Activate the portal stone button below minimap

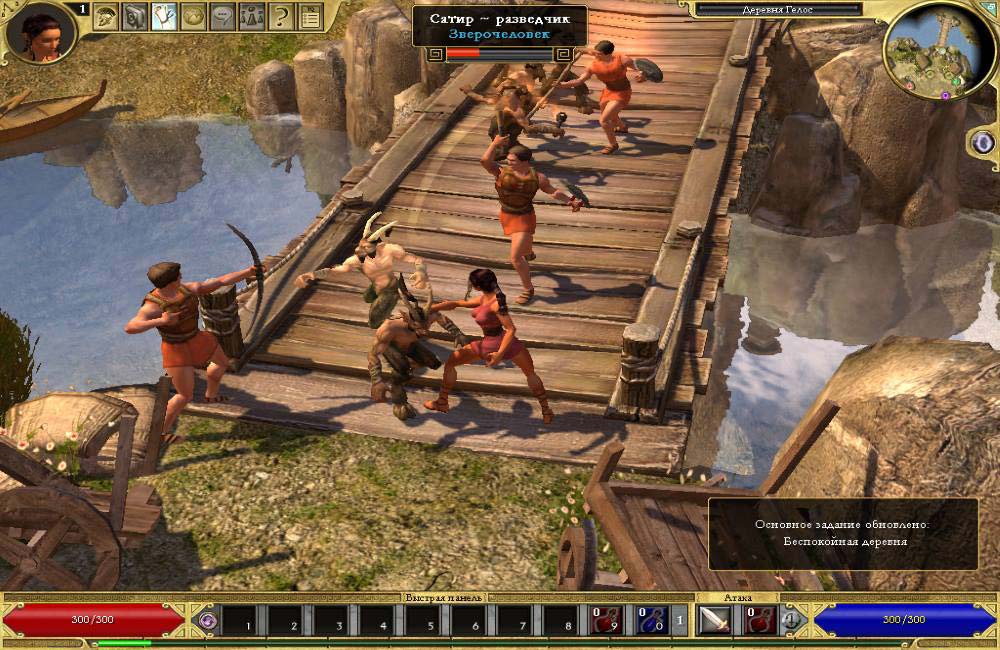(x=981, y=141)
